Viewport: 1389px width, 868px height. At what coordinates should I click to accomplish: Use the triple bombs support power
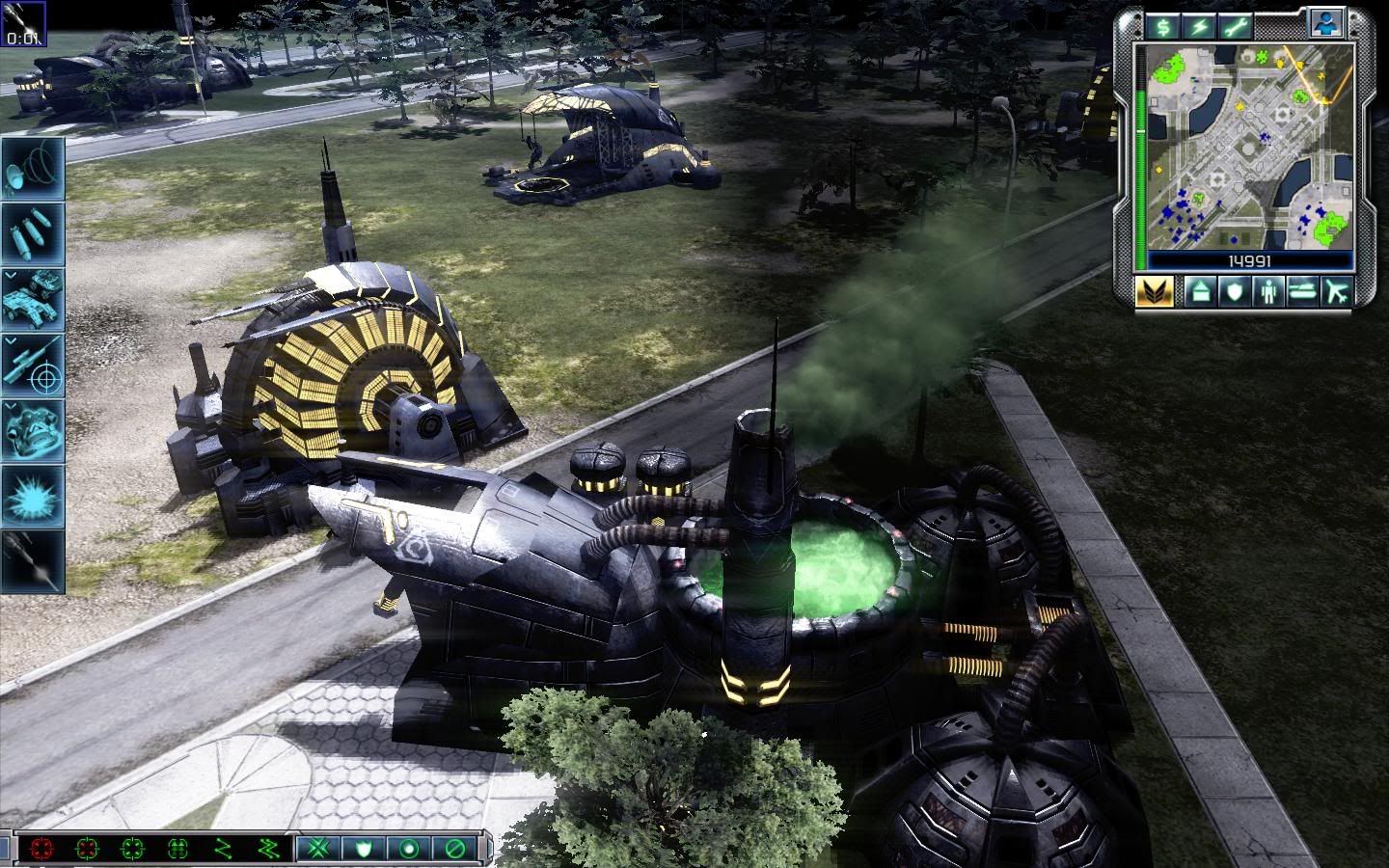pos(33,233)
